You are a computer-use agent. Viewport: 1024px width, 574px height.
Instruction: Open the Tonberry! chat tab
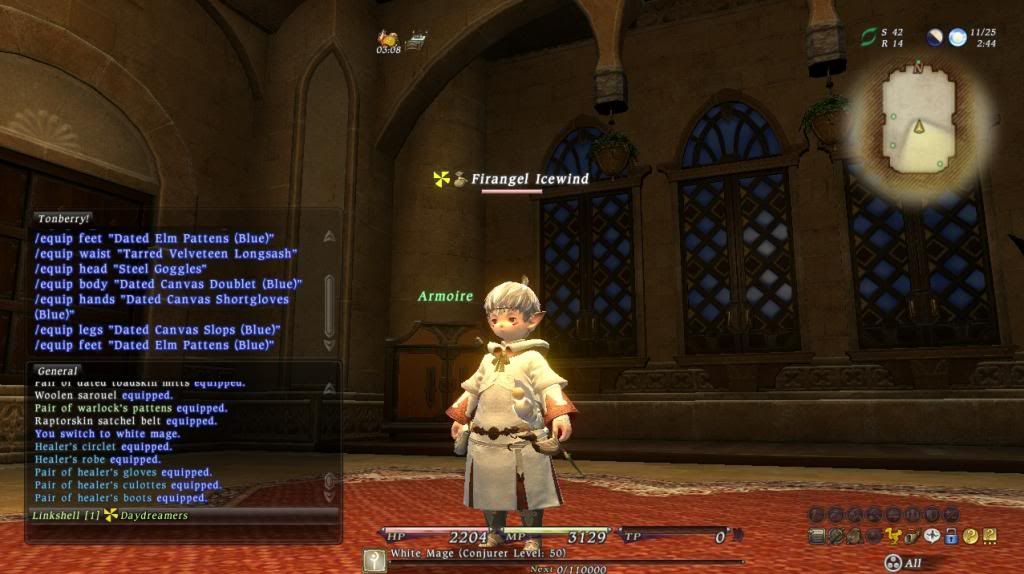pos(63,218)
